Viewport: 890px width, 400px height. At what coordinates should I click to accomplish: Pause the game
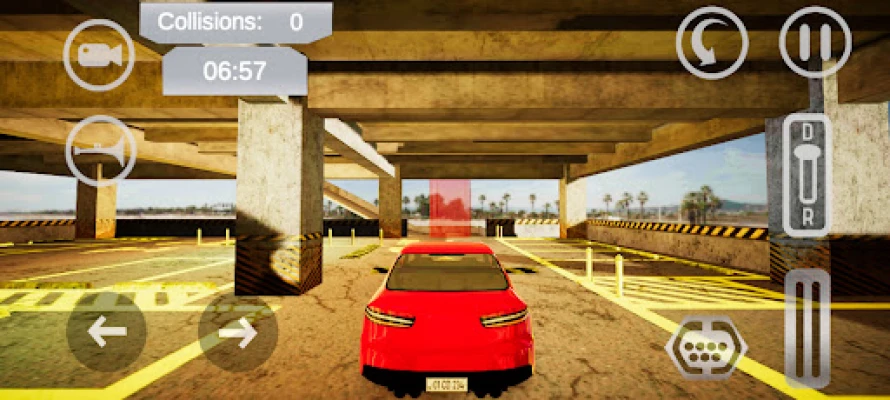[x=815, y=43]
